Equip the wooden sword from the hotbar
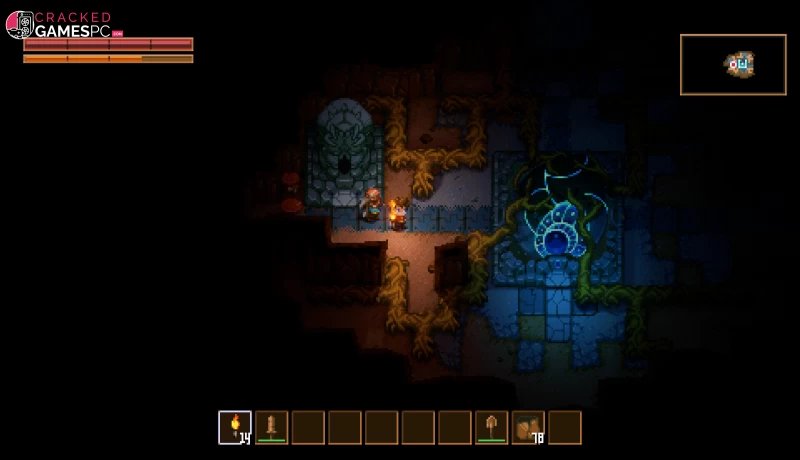800x460 pixels. [271, 427]
